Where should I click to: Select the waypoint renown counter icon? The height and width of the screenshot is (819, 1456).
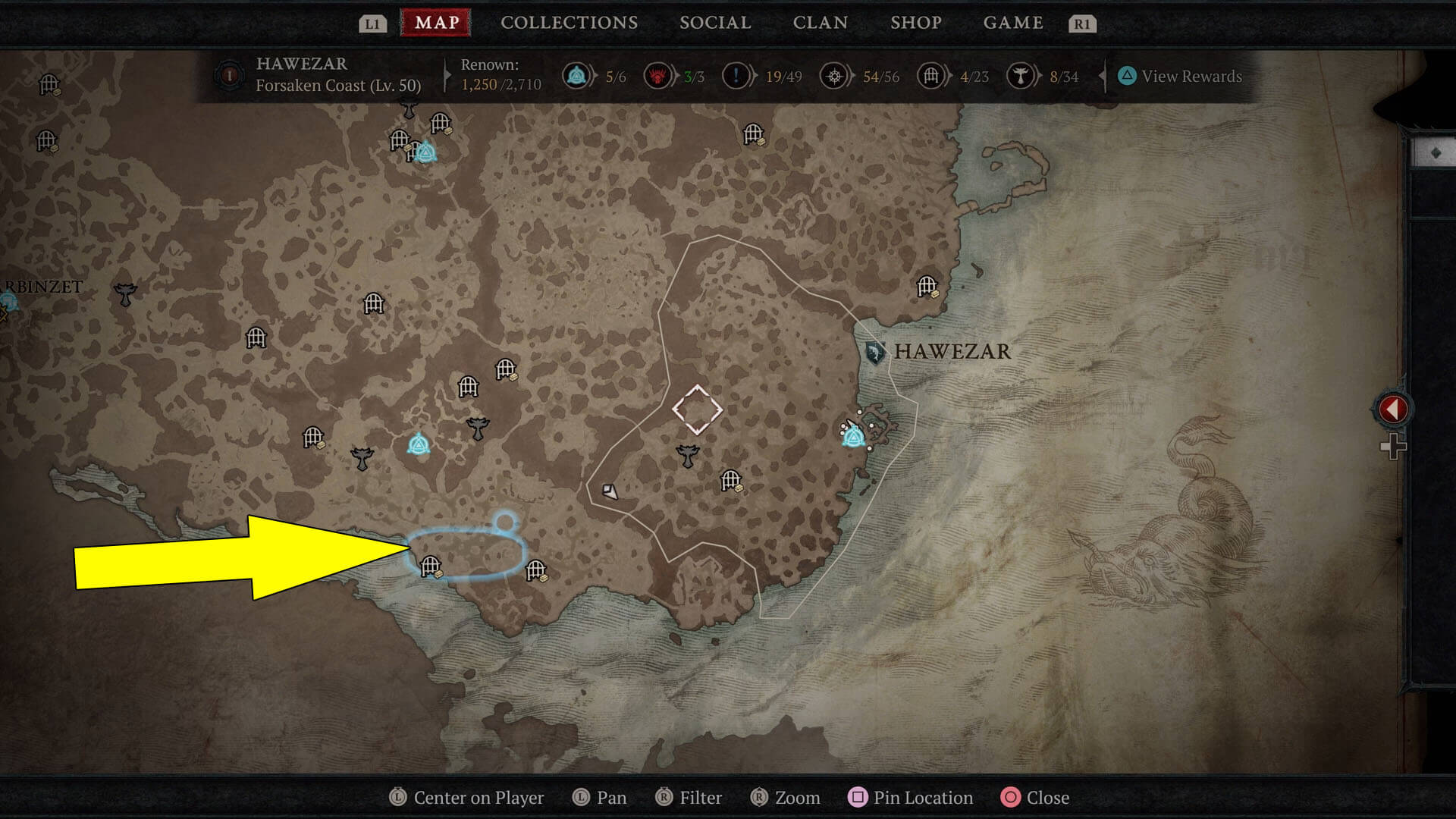(x=578, y=76)
